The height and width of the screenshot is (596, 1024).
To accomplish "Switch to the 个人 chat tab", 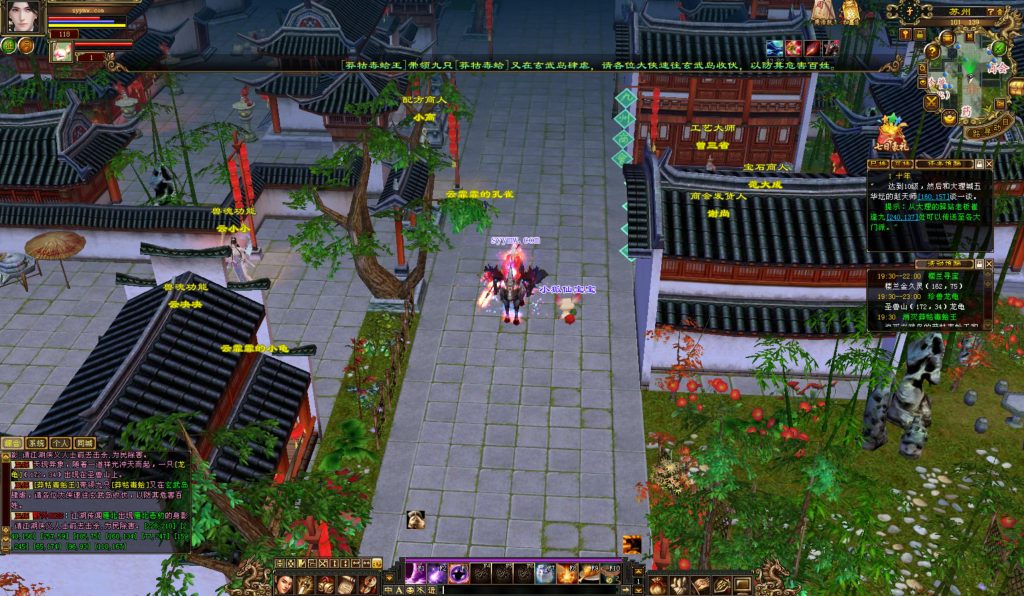I will pyautogui.click(x=60, y=442).
